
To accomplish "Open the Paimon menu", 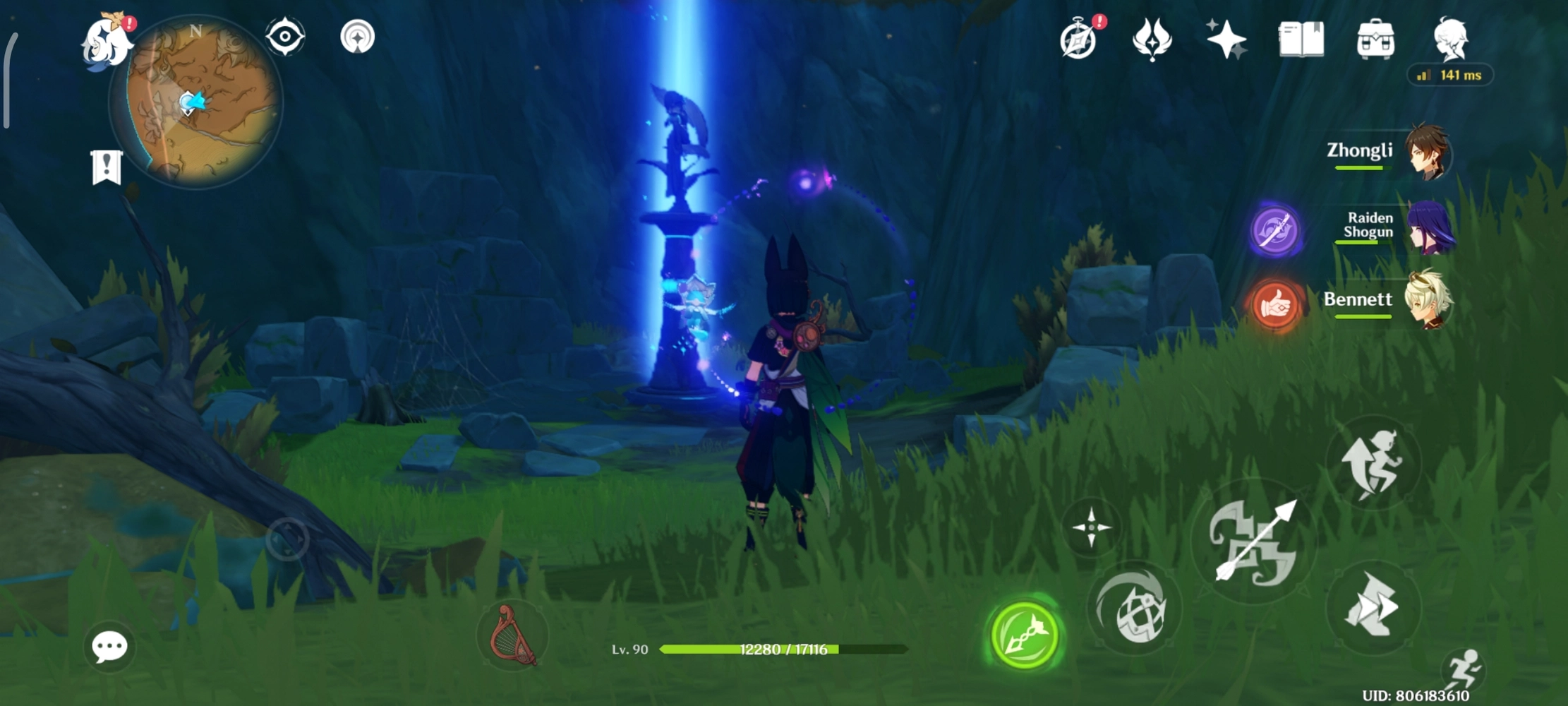I will point(107,42).
